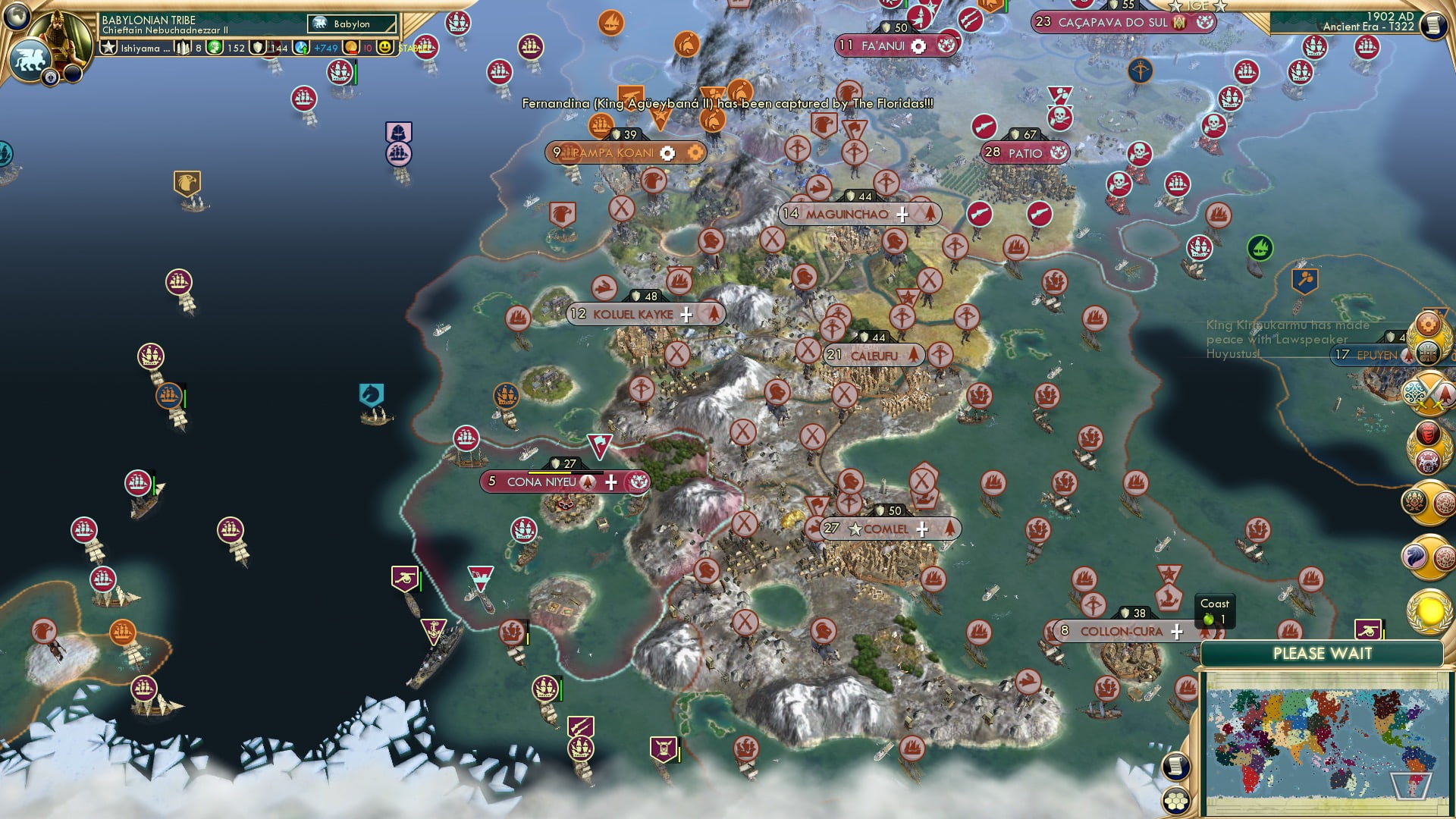The width and height of the screenshot is (1456, 819).
Task: Open the red shield notification icon on right edge
Action: [x=1428, y=434]
